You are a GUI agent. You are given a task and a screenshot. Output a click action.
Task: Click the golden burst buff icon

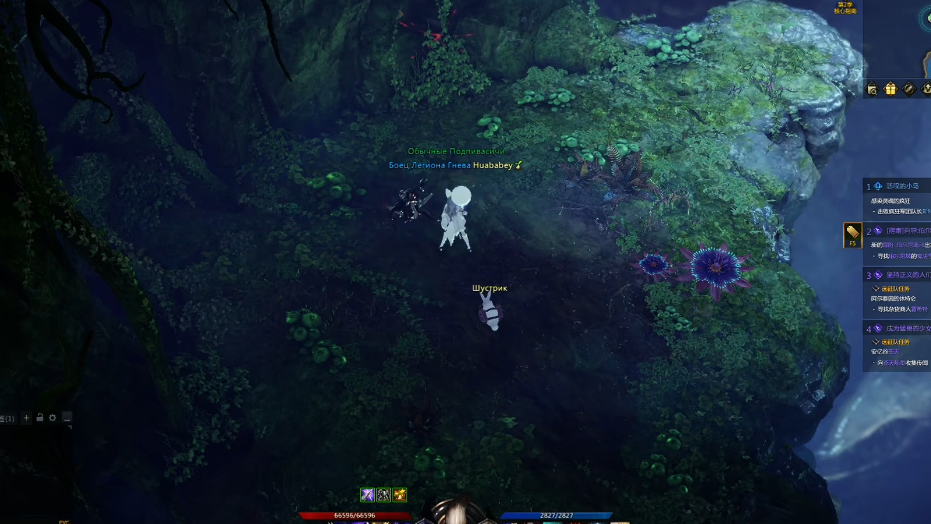click(x=400, y=495)
